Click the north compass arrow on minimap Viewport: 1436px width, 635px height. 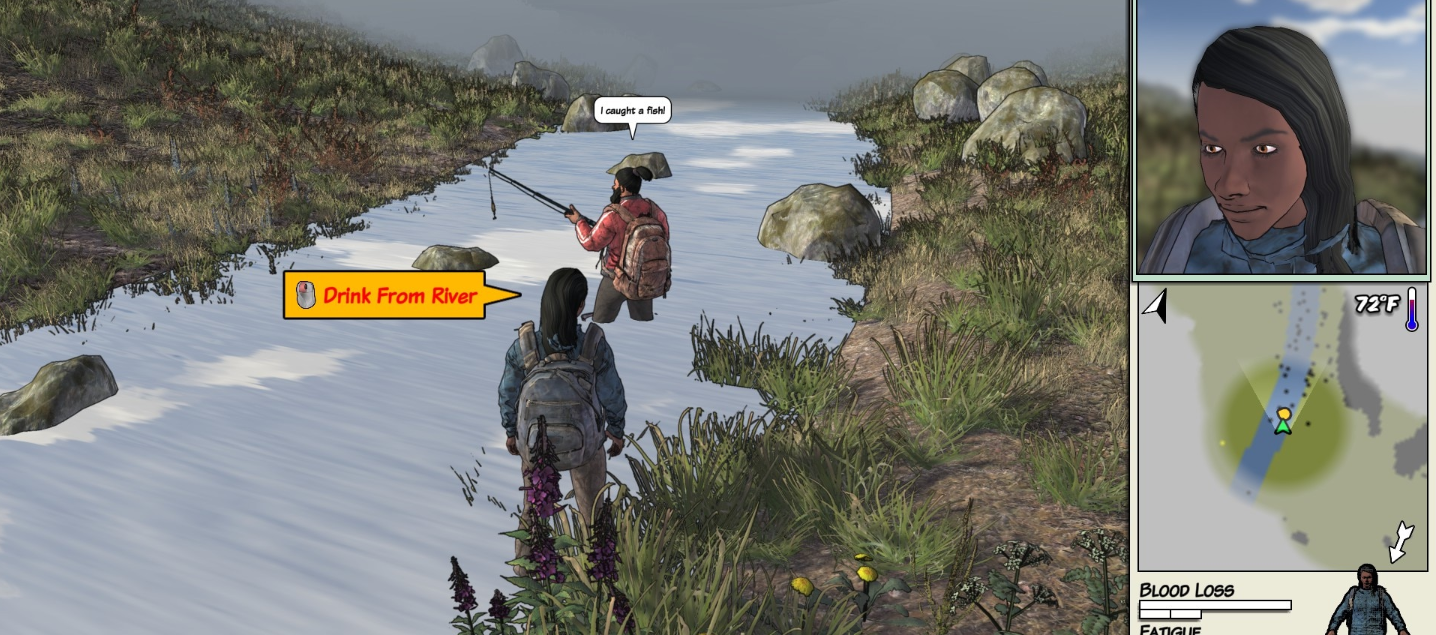(1157, 305)
